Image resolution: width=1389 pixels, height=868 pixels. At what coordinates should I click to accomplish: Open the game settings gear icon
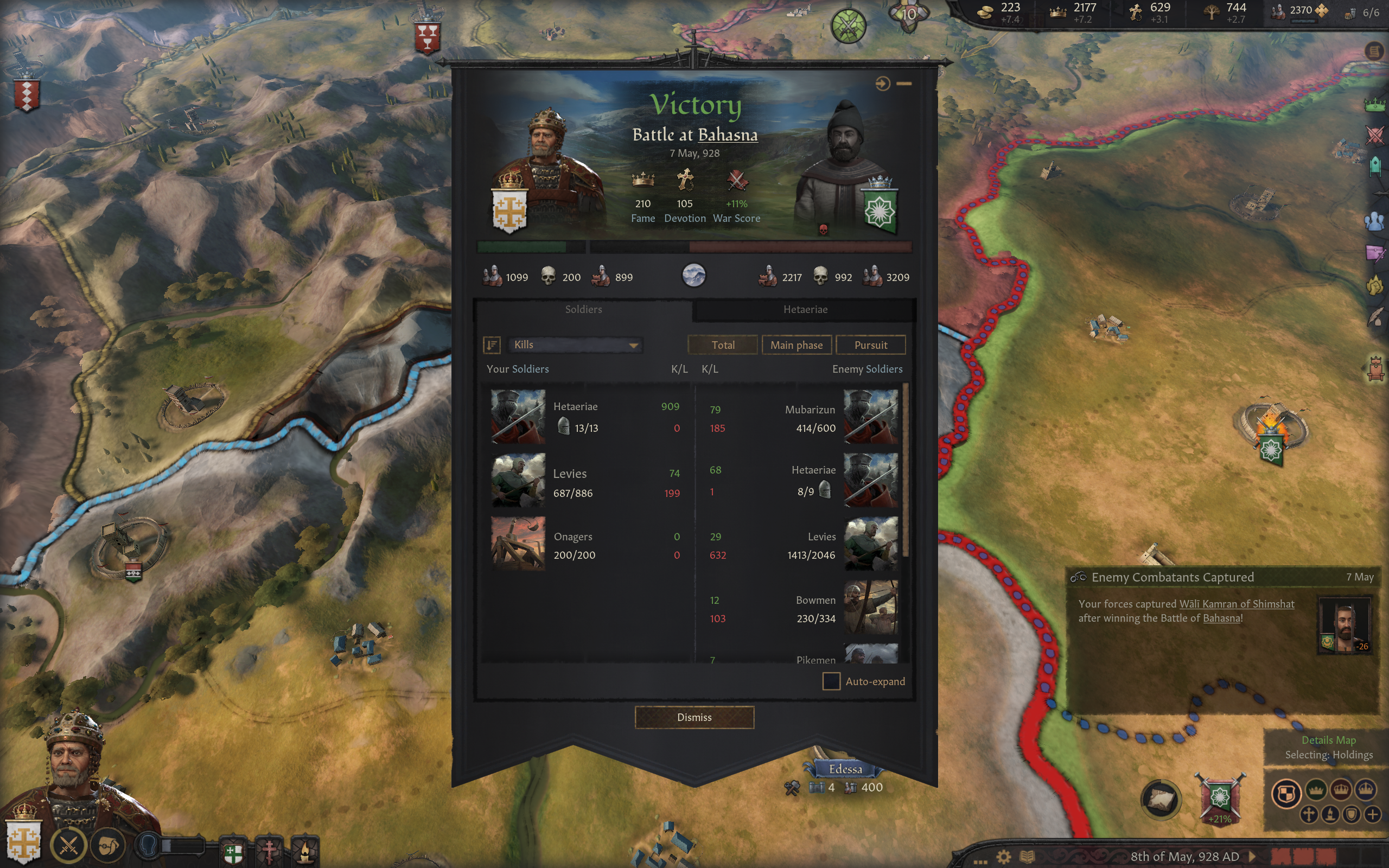tap(1003, 857)
